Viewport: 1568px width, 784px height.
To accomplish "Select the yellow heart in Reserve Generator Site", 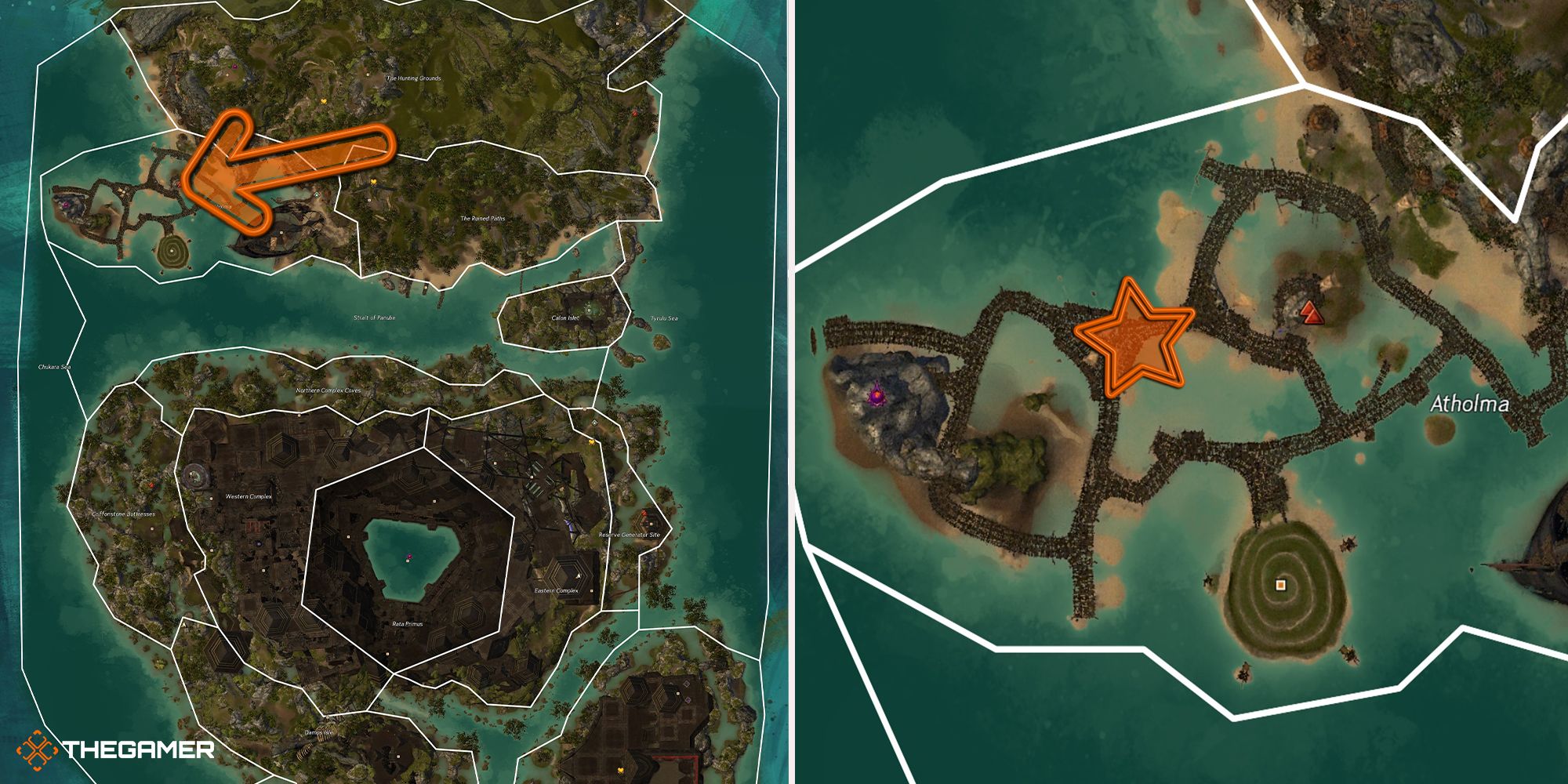I will [x=591, y=442].
